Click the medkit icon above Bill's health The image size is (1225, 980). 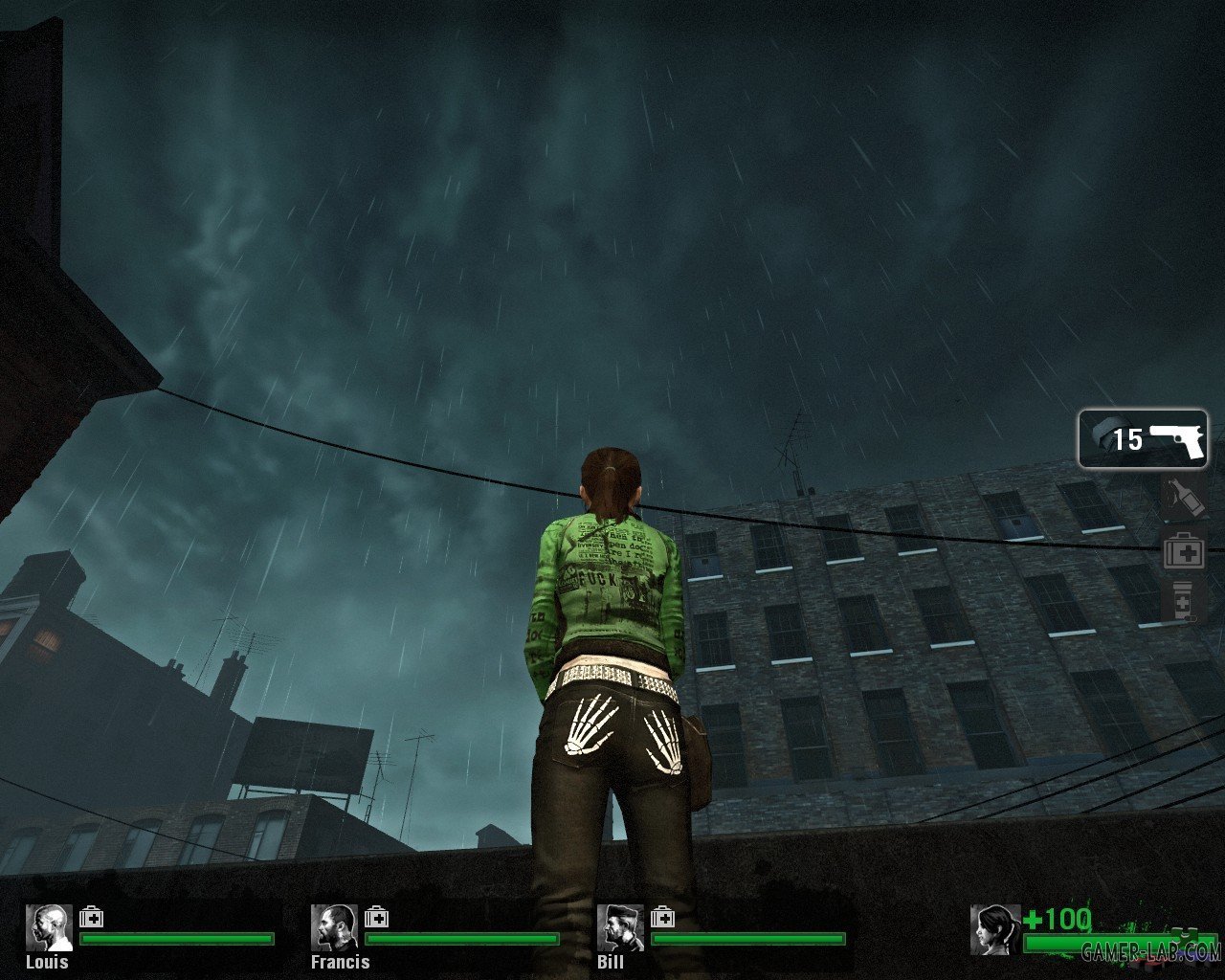[x=662, y=918]
